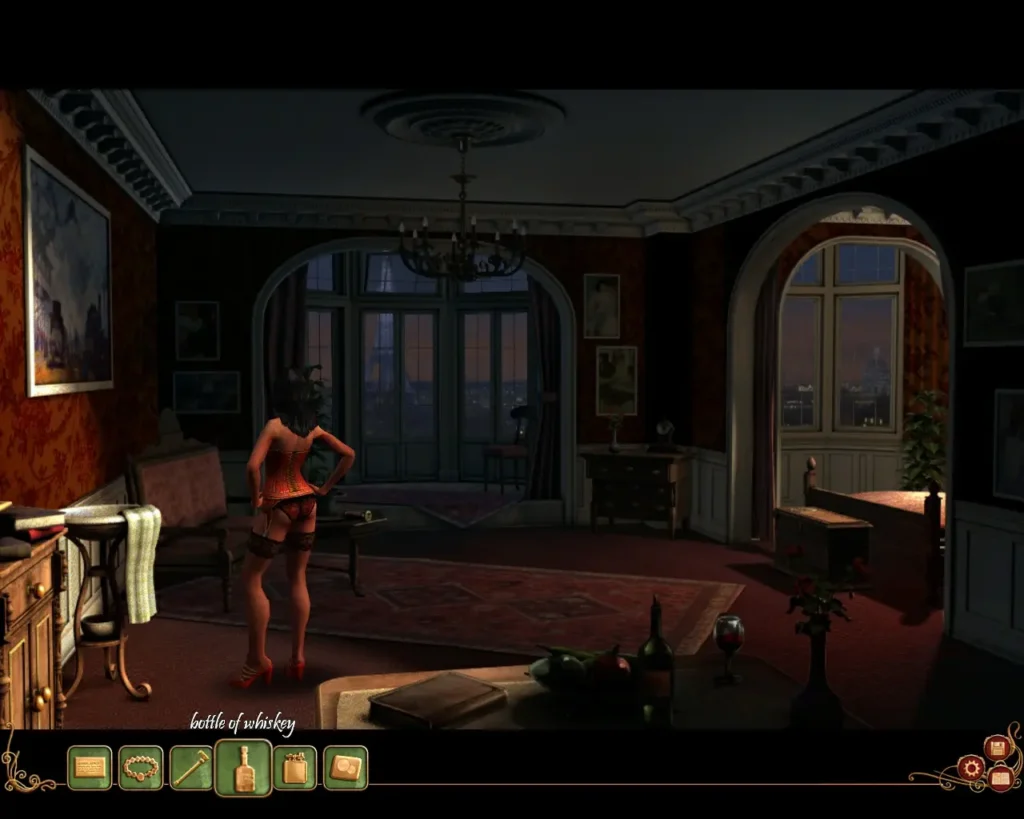Open the journal book button
This screenshot has width=1024, height=819.
(1000, 777)
